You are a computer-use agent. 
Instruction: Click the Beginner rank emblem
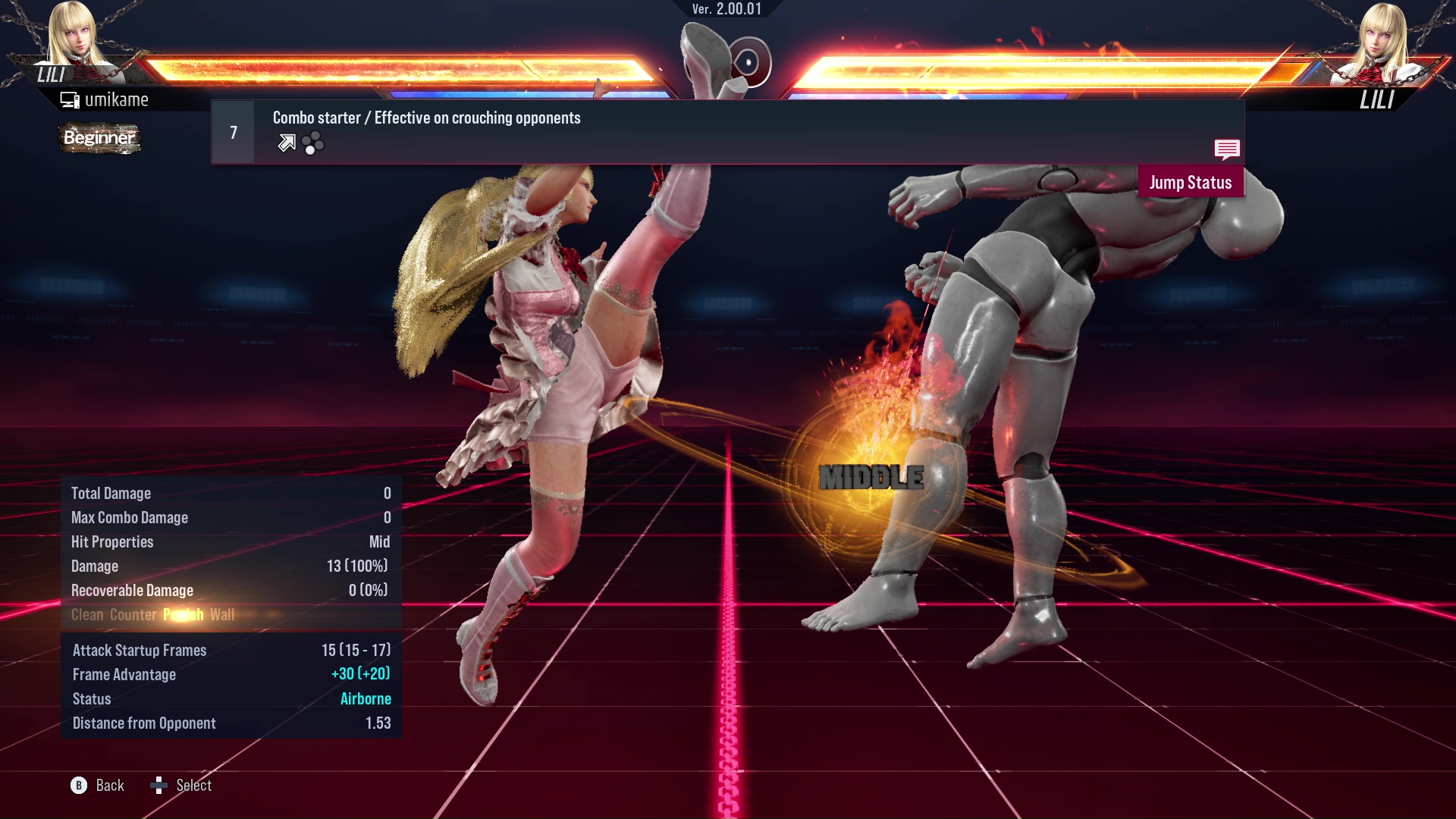pyautogui.click(x=99, y=138)
